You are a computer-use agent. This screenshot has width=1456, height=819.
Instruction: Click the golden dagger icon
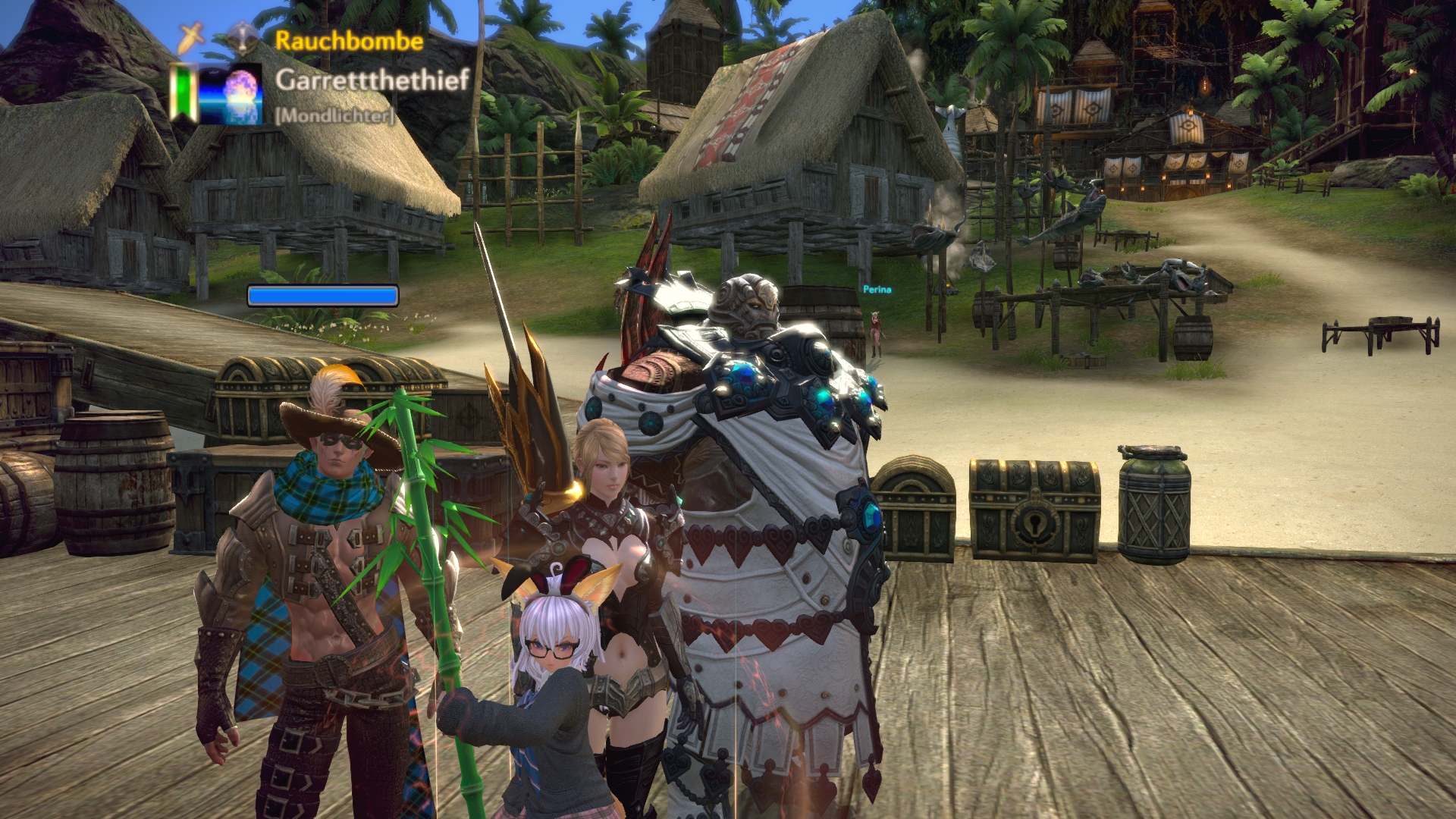190,38
